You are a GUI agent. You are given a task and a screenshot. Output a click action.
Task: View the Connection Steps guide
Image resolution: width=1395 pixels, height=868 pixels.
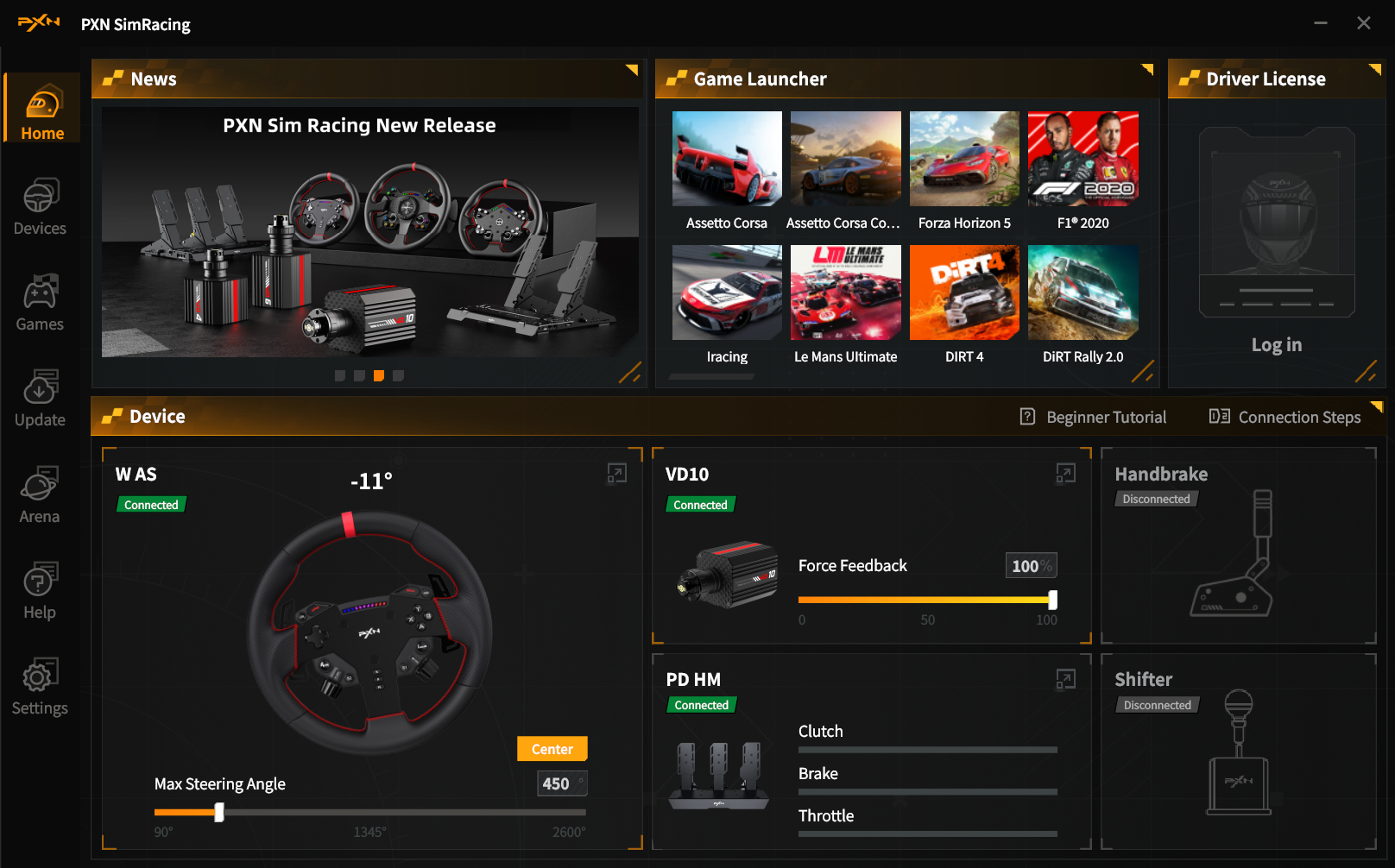(x=1285, y=418)
